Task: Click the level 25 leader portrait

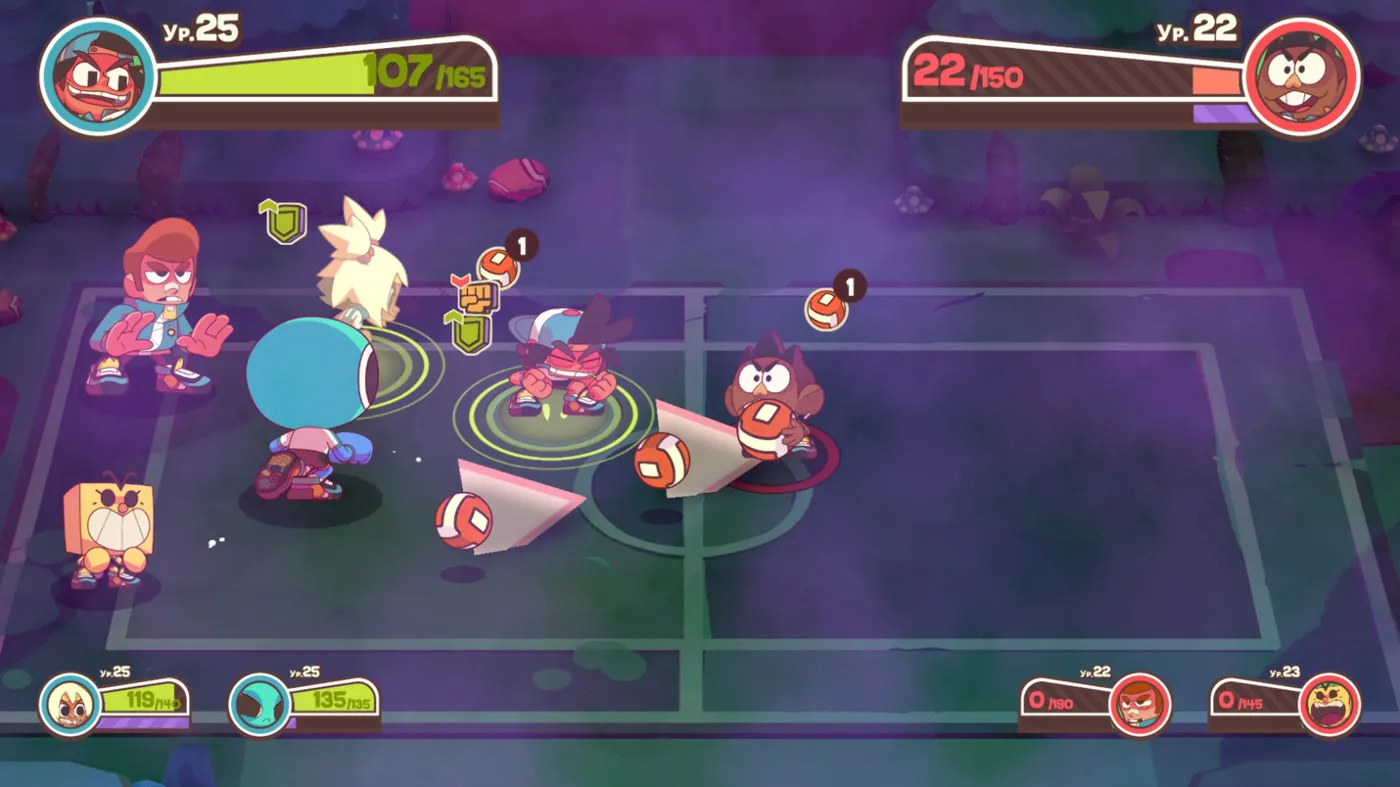Action: (x=98, y=77)
